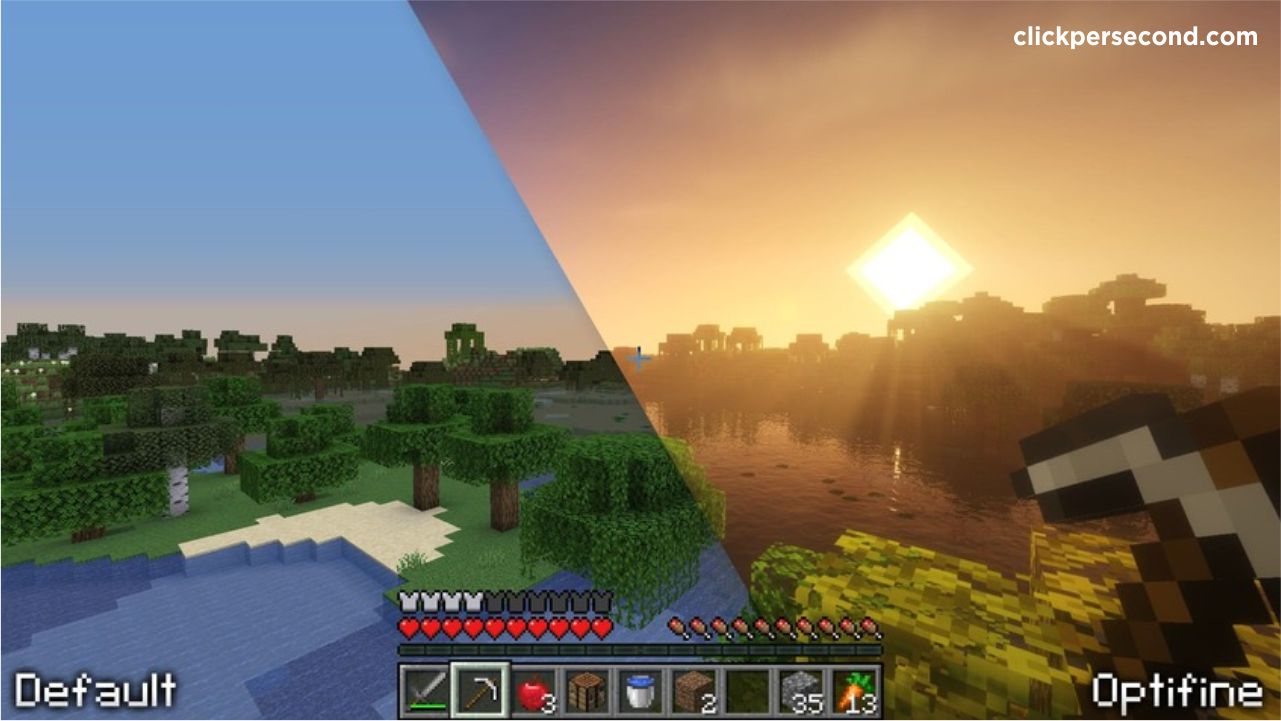Select the iron sword in the hotbar
1281x721 pixels.
[x=427, y=690]
